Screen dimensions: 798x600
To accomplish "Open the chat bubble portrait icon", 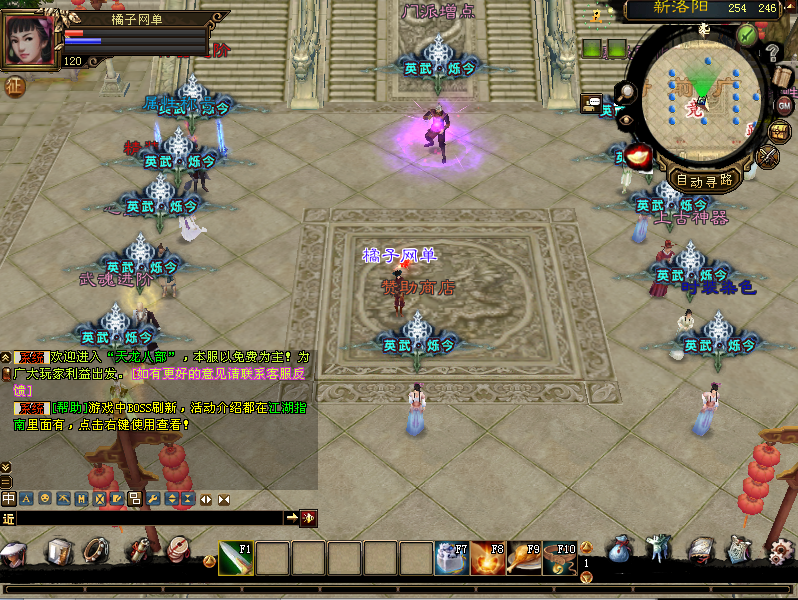I will tap(592, 102).
